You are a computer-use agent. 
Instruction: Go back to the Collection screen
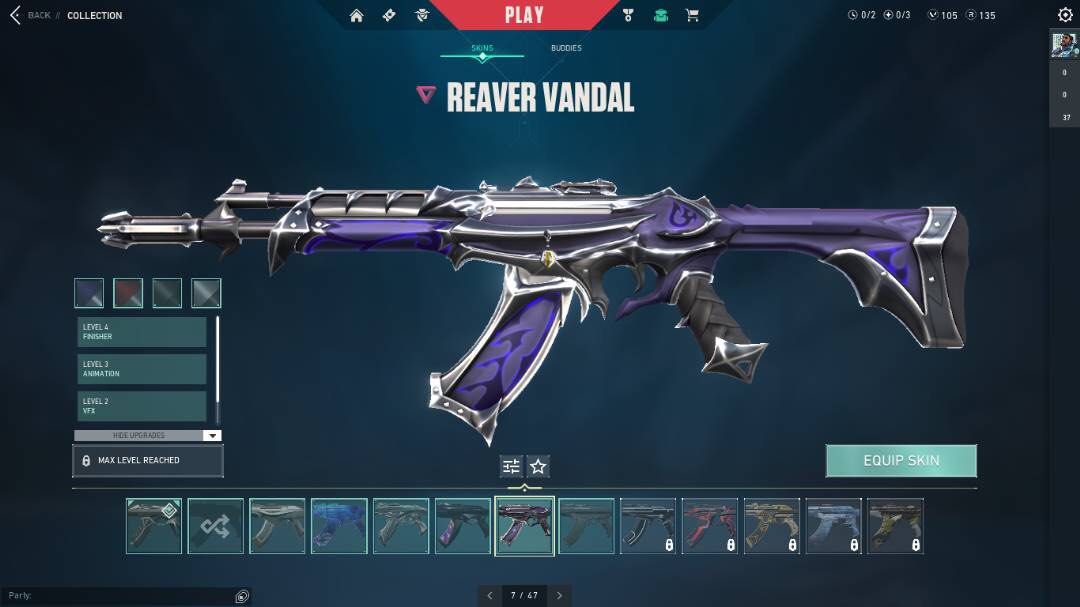[x=30, y=15]
